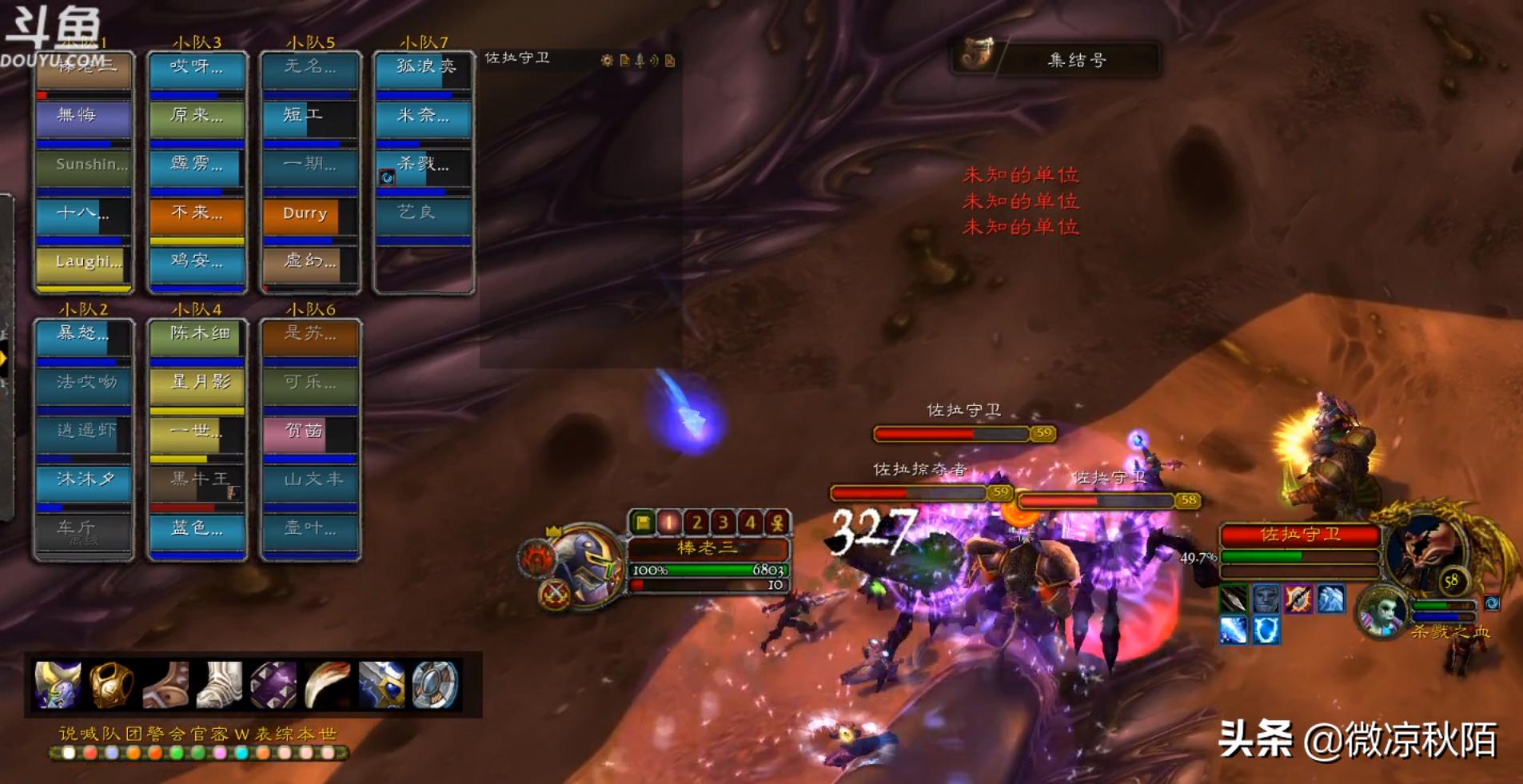
Task: Click the sword icon in the 佐拉守卫 panel header
Action: [638, 60]
